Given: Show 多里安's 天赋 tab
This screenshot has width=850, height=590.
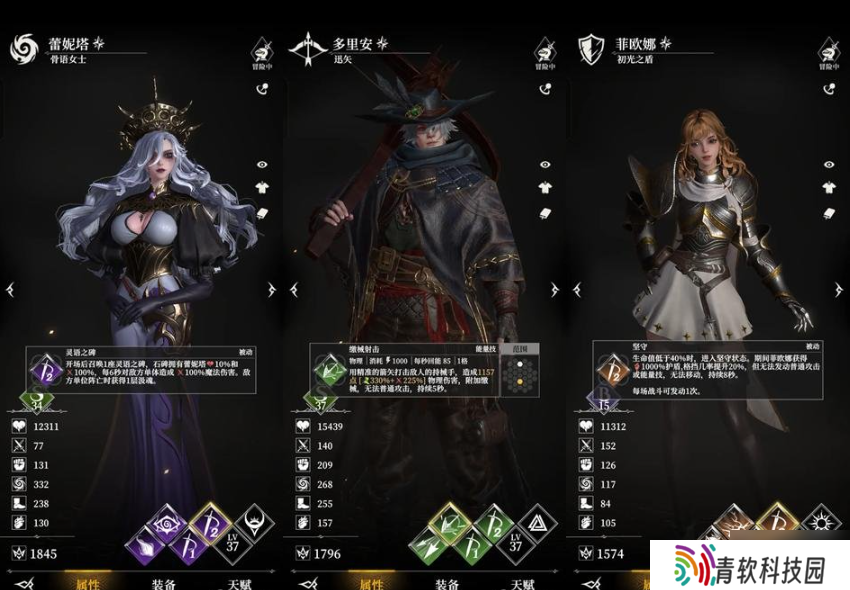Looking at the screenshot, I should (x=522, y=582).
